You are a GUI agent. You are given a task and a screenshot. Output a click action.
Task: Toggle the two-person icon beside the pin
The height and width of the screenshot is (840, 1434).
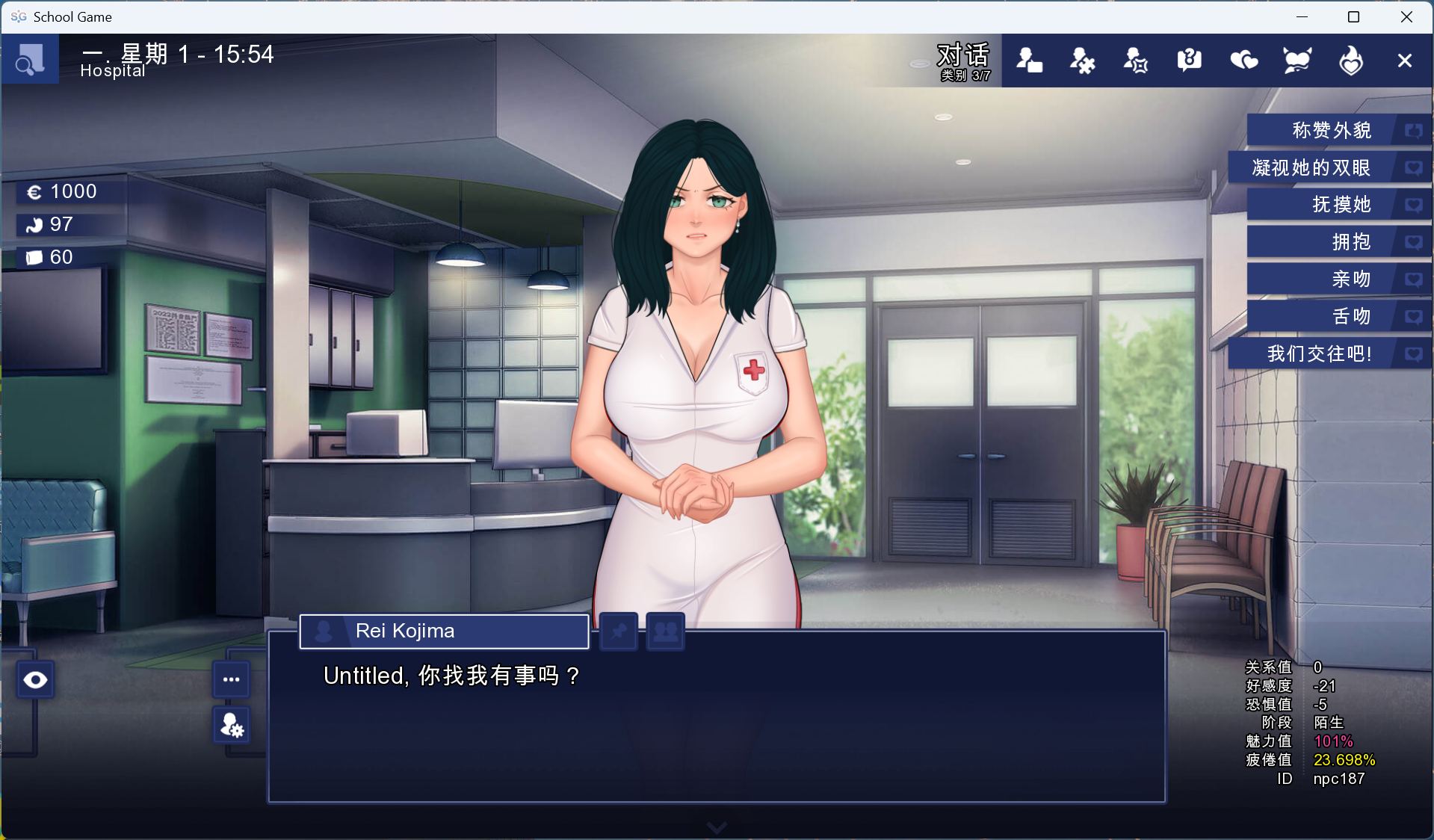[x=664, y=631]
